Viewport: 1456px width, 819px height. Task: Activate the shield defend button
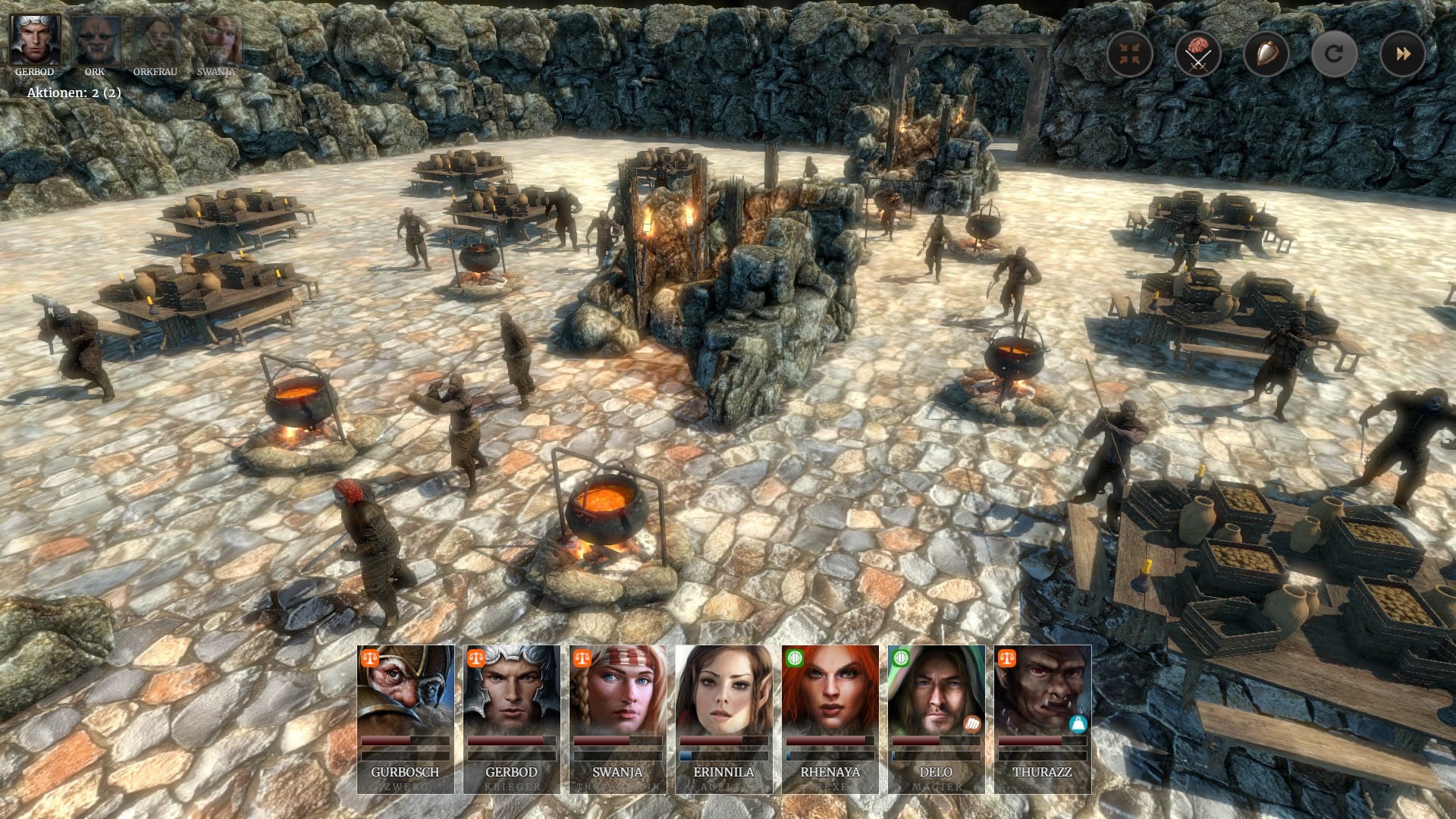[1266, 54]
